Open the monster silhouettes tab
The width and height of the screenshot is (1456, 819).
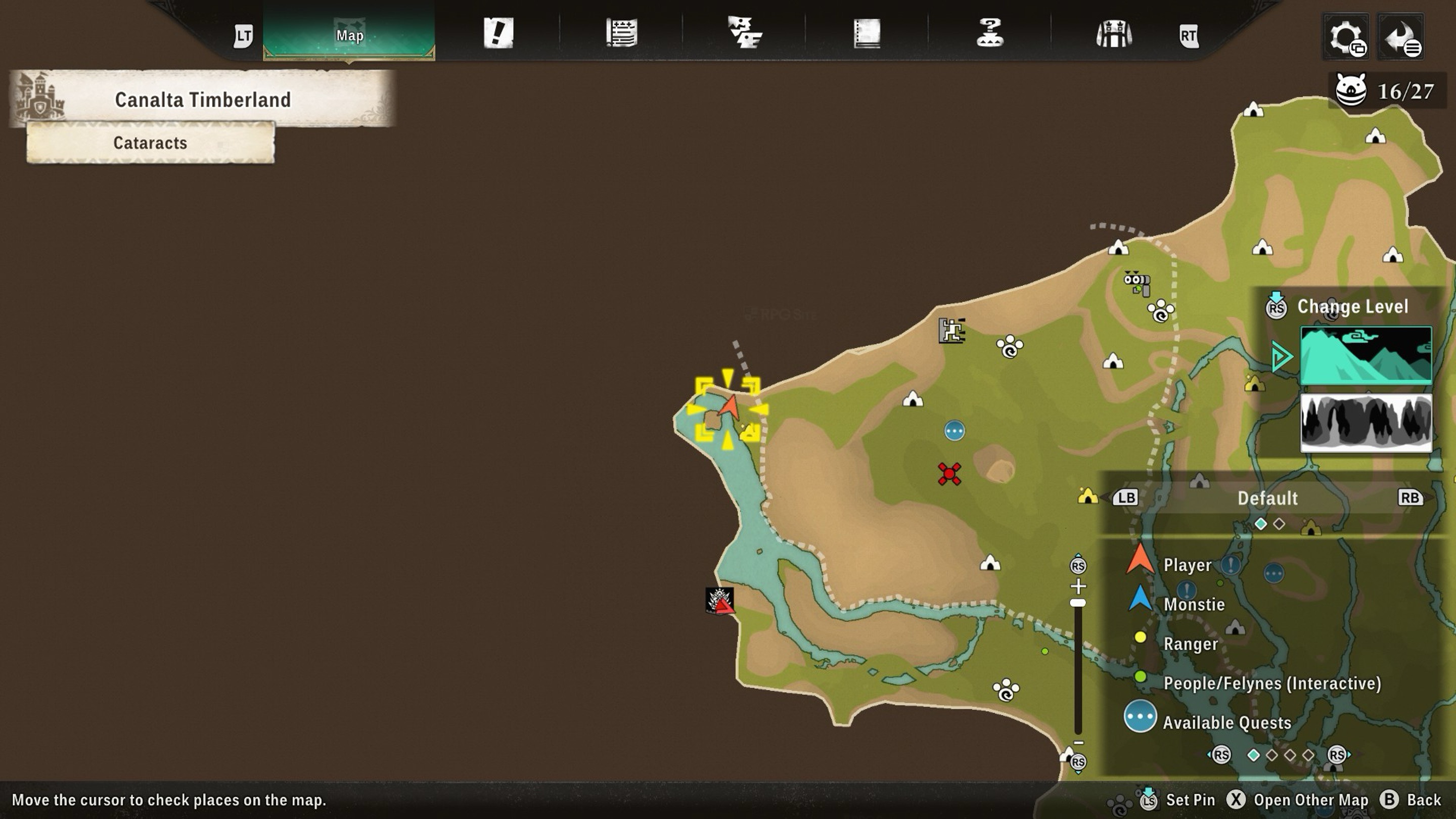[x=744, y=33]
